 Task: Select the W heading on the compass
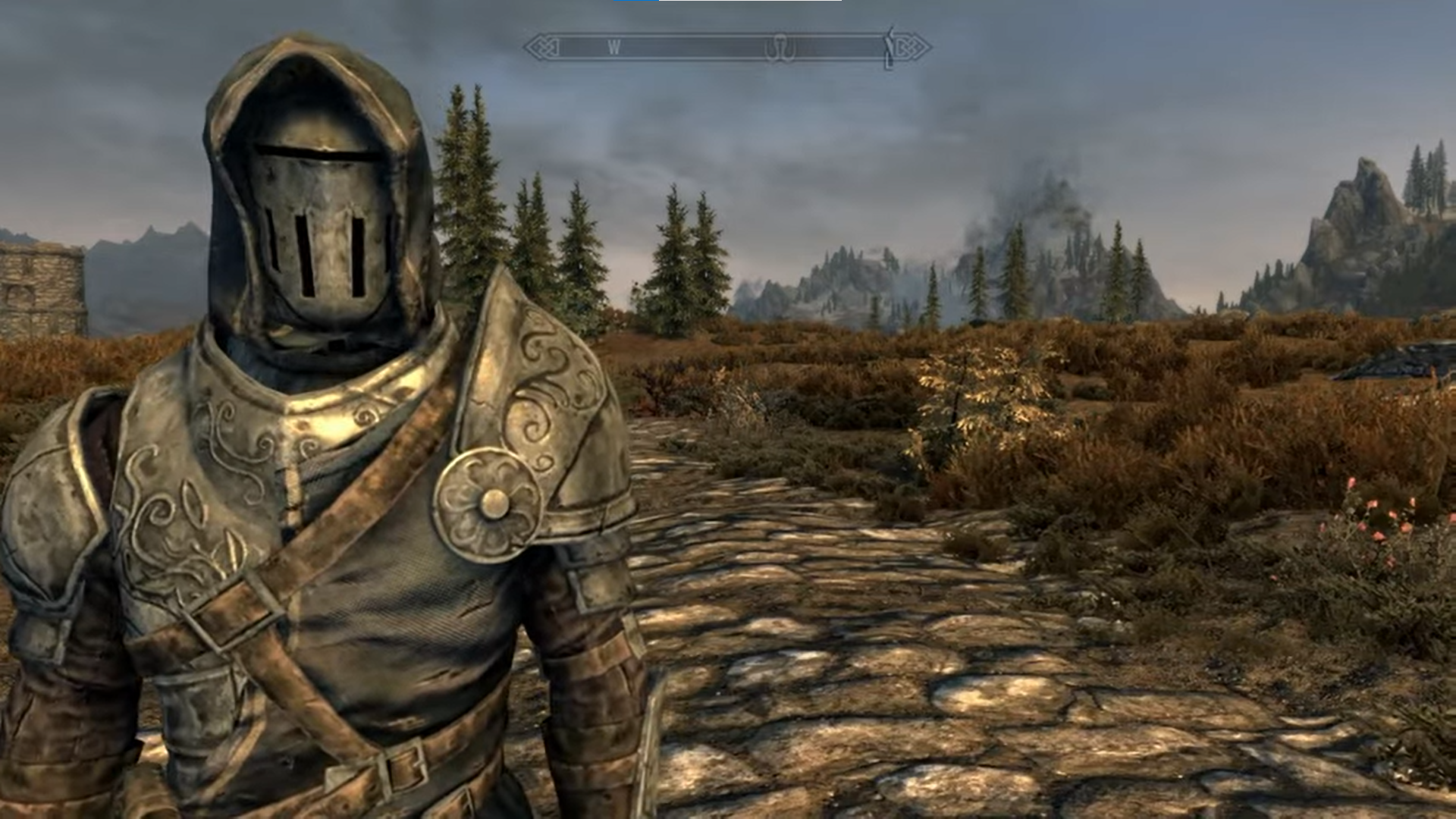point(614,48)
